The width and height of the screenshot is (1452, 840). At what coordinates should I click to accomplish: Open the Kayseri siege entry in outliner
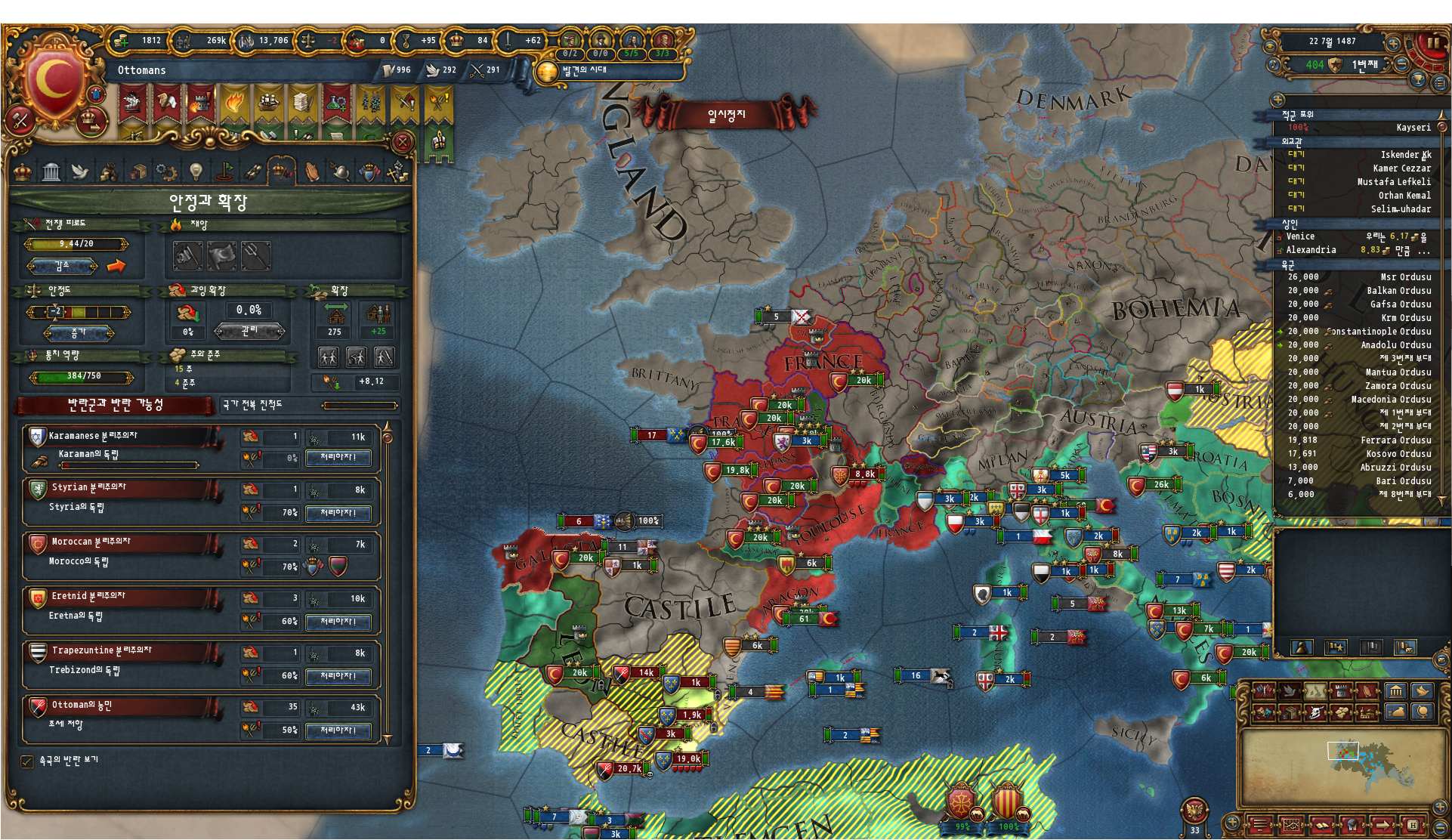click(x=1360, y=128)
